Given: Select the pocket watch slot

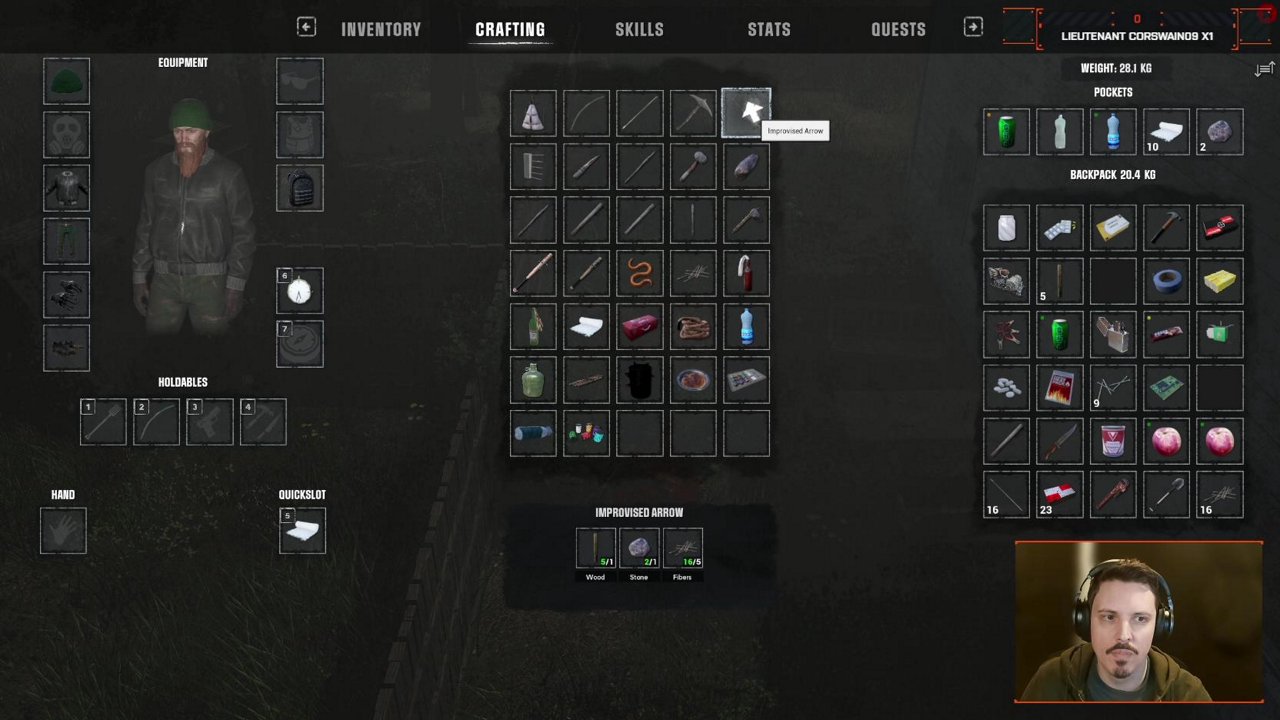Looking at the screenshot, I should click(x=300, y=291).
